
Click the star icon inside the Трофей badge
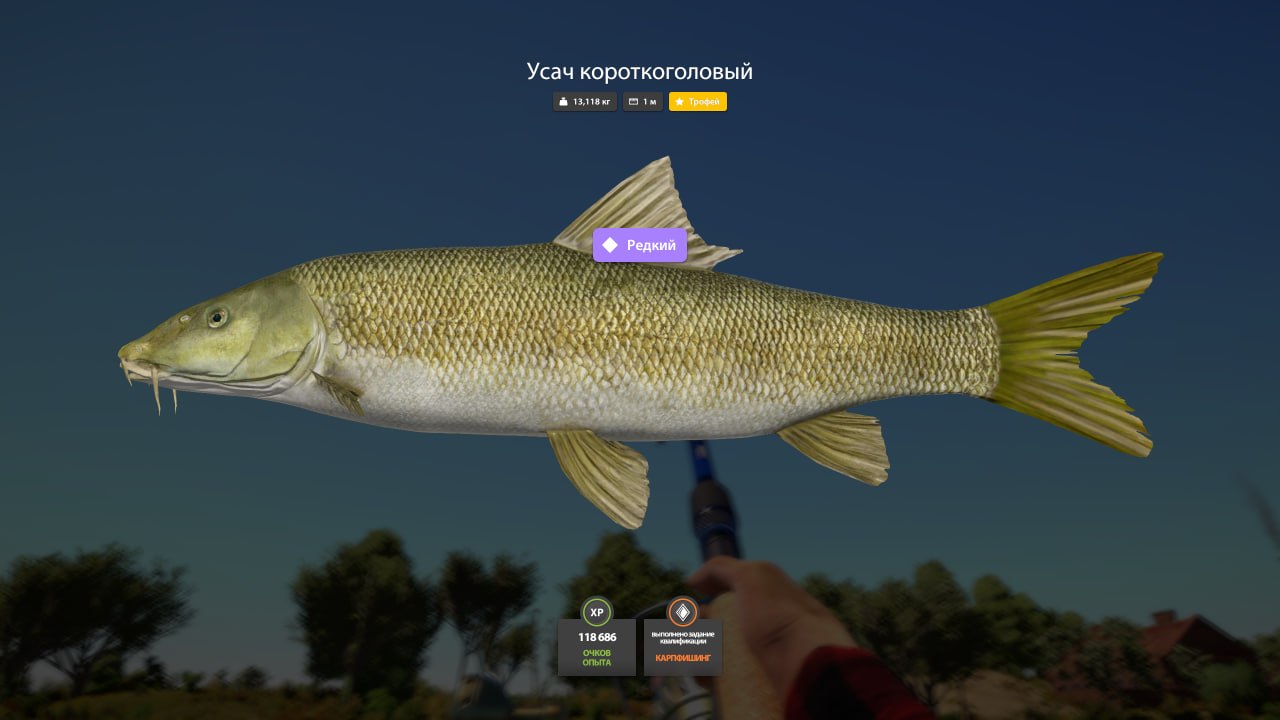point(680,101)
